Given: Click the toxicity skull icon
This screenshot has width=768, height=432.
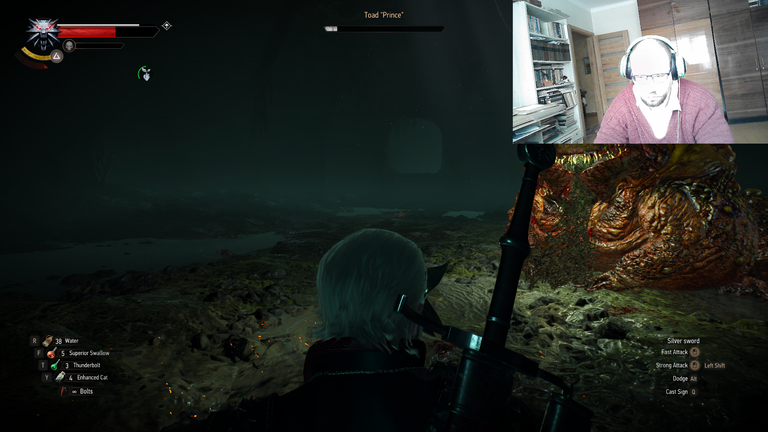Looking at the screenshot, I should pos(68,45).
